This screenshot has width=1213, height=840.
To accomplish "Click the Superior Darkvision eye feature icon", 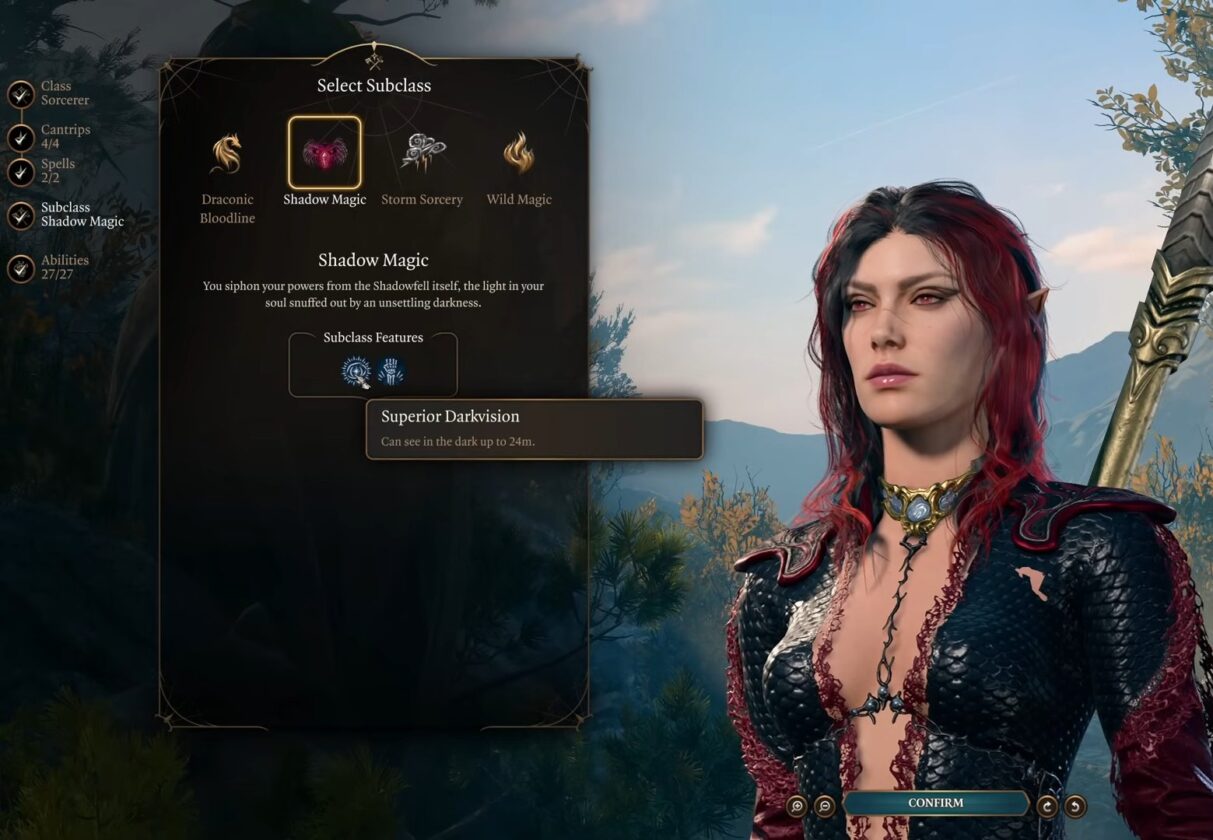I will 355,371.
